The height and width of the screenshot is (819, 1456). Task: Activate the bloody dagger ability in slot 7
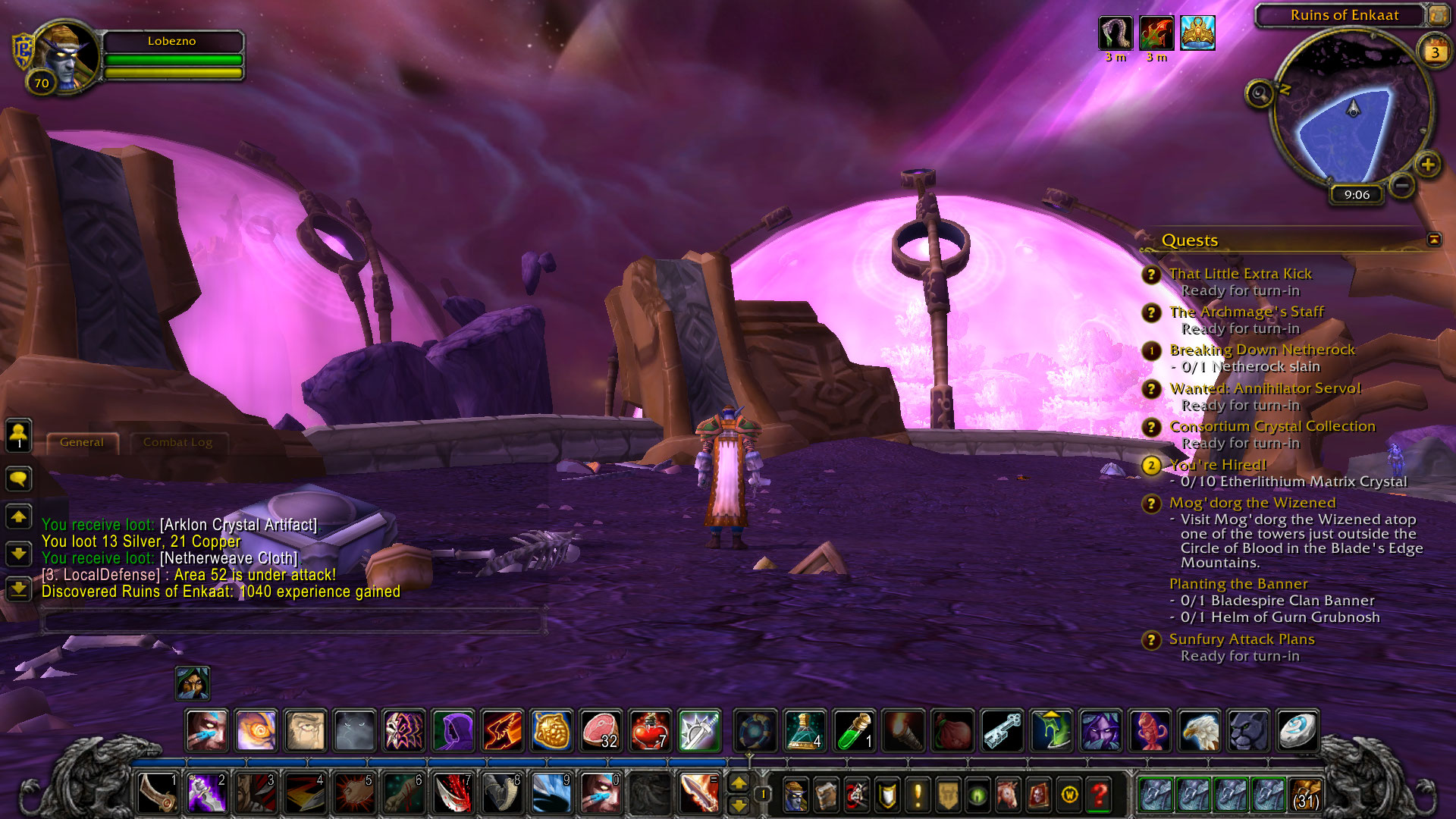pos(453,793)
